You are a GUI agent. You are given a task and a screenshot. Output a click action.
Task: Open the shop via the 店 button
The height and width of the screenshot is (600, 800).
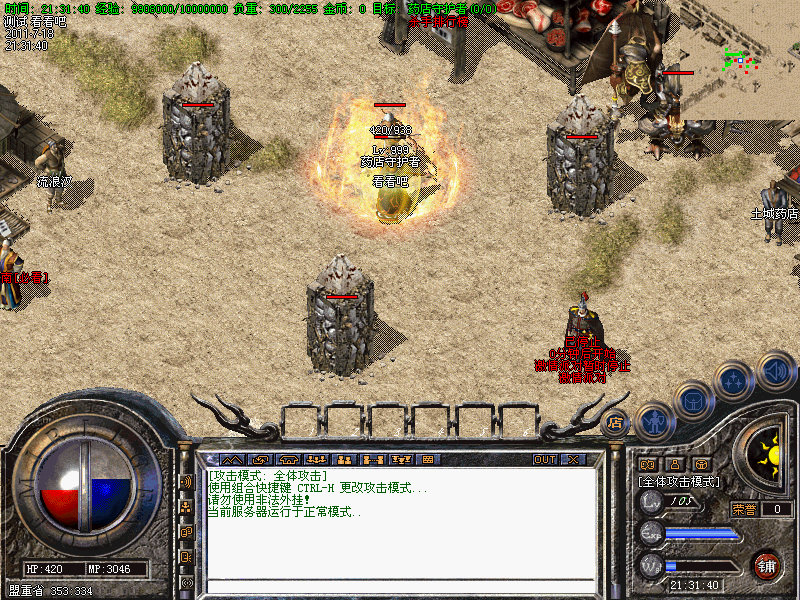(614, 424)
